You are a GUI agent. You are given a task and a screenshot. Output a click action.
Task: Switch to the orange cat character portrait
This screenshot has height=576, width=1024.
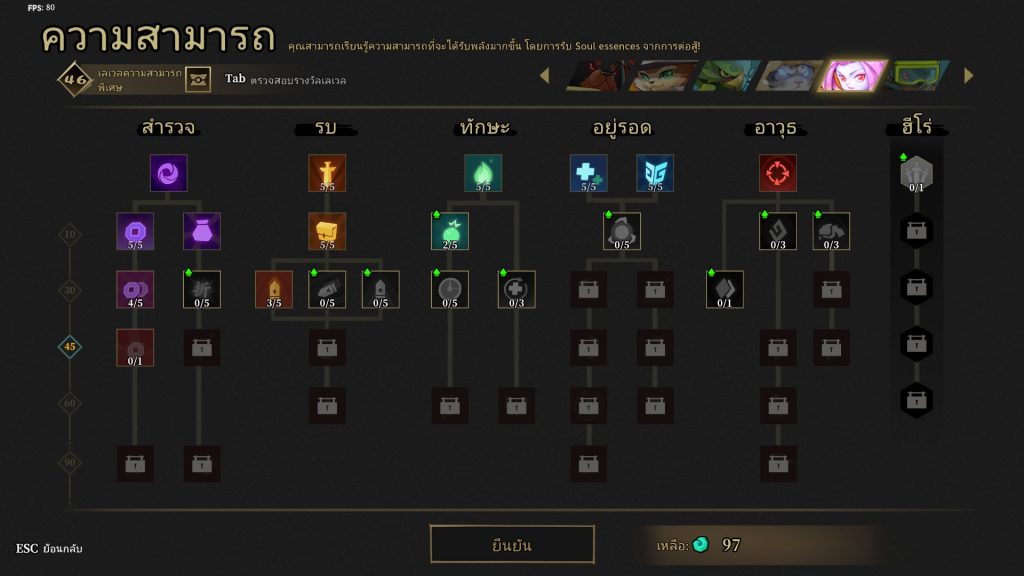point(662,76)
